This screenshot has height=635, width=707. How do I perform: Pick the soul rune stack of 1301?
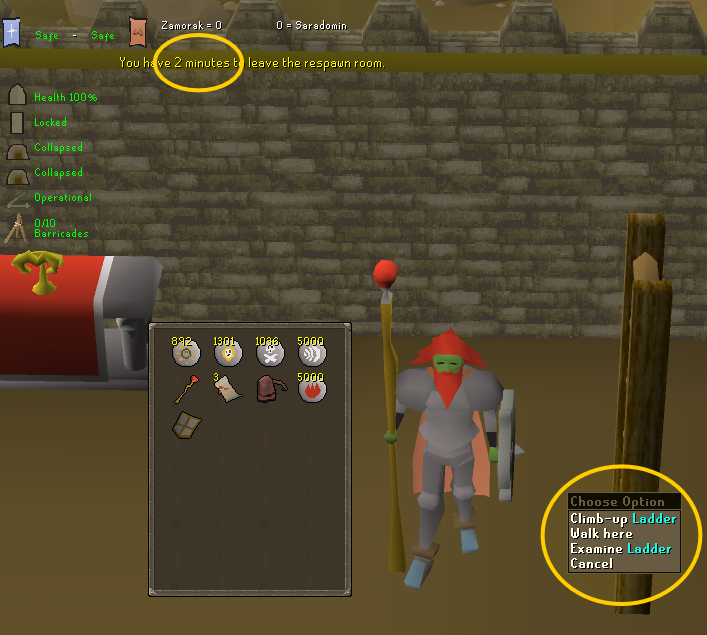(x=228, y=353)
